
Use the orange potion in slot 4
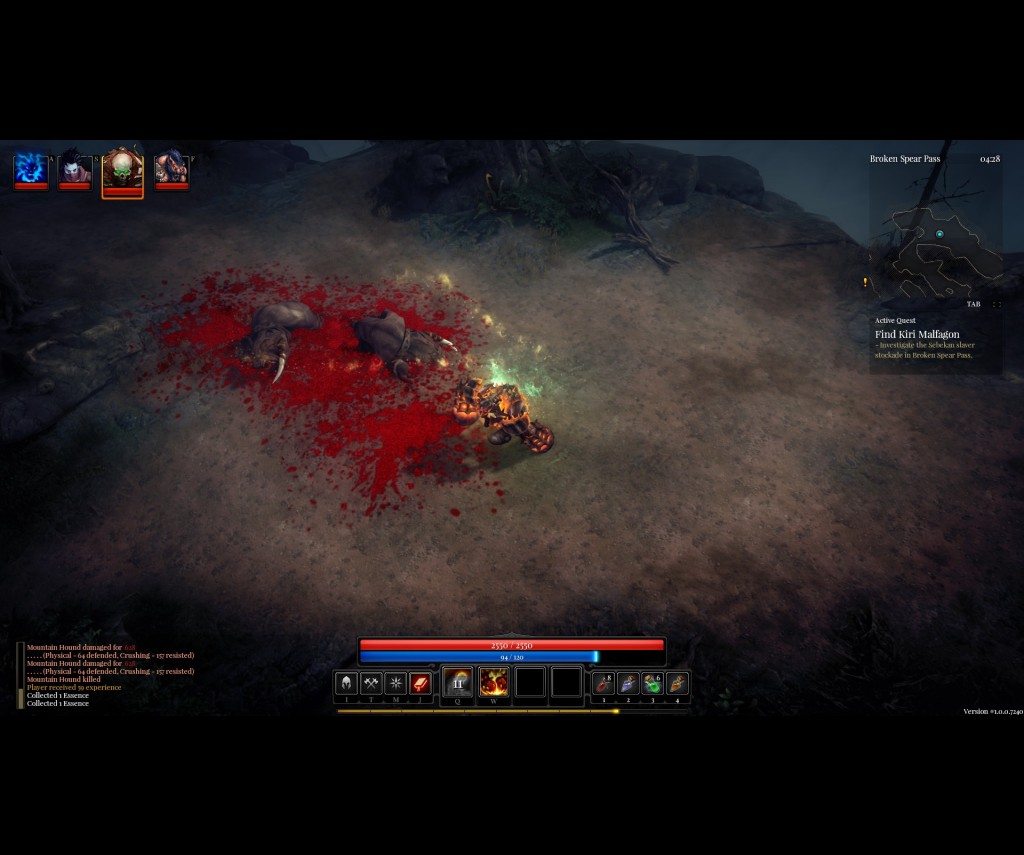click(x=677, y=684)
